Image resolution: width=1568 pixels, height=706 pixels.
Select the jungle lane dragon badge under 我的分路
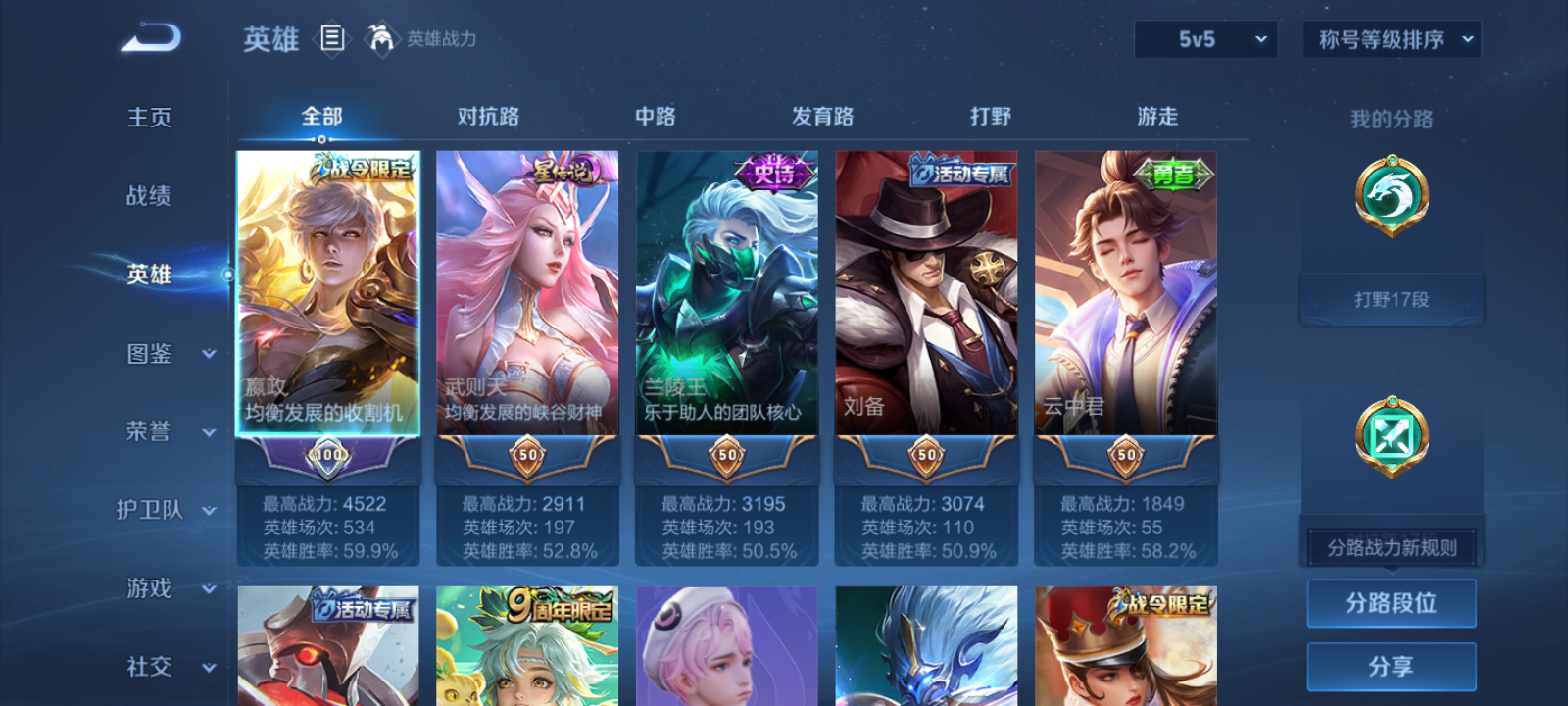[x=1391, y=196]
